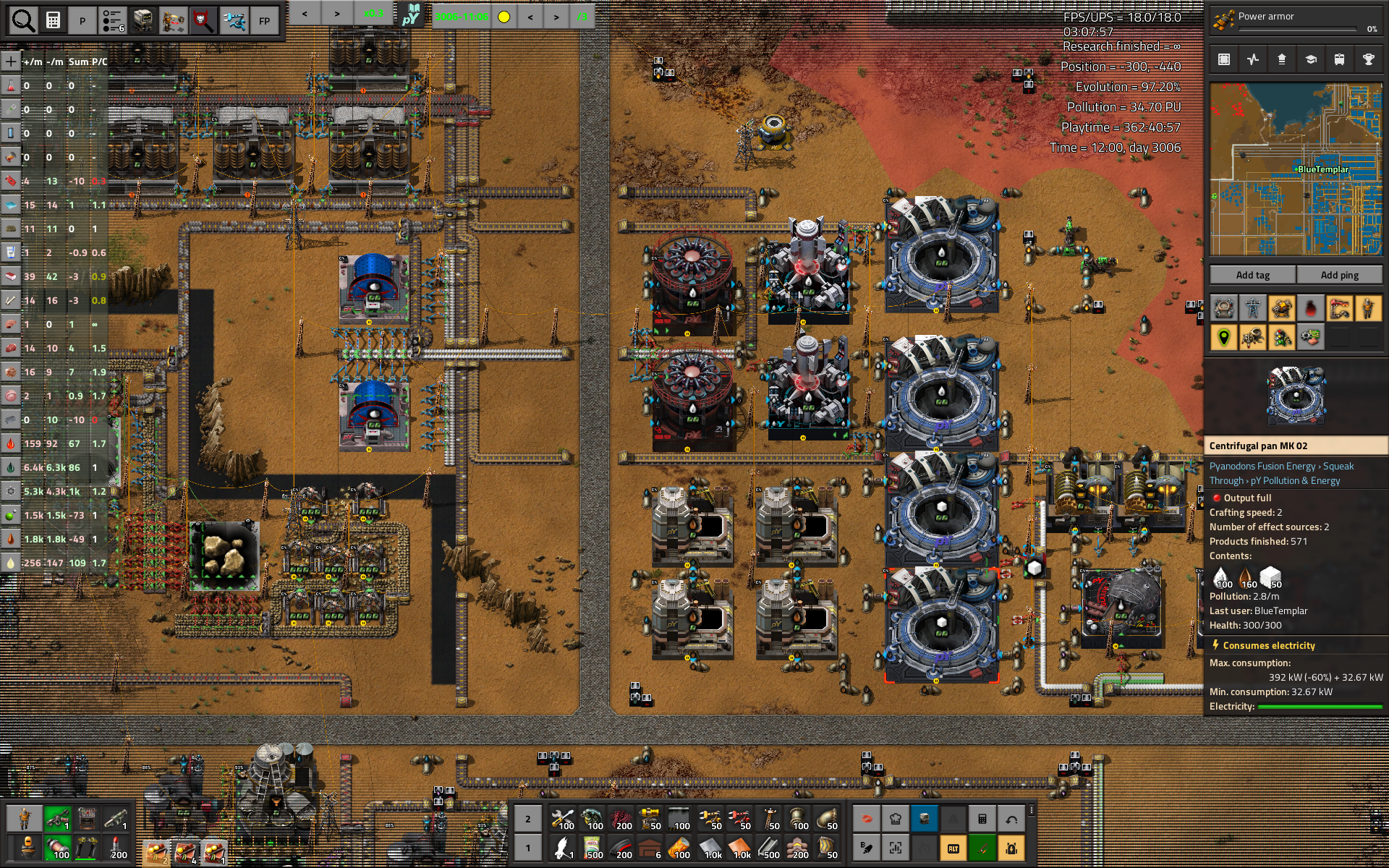Select the copper plate hotbar slot
The width and height of the screenshot is (1389, 868).
[740, 848]
